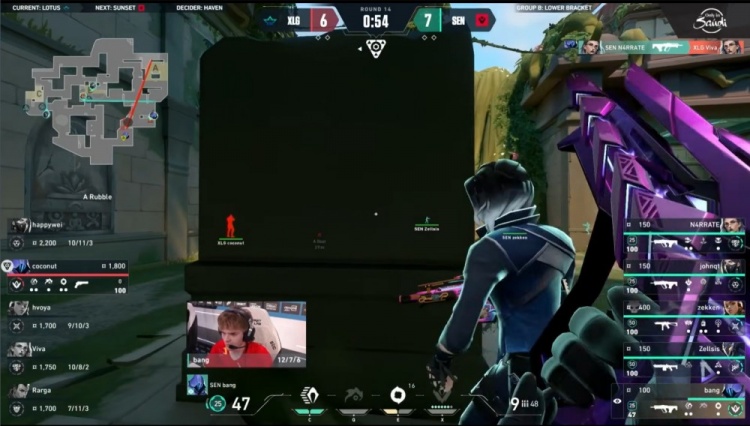750x426 pixels.
Task: Click the SEN bang agent portrait
Action: pos(196,386)
